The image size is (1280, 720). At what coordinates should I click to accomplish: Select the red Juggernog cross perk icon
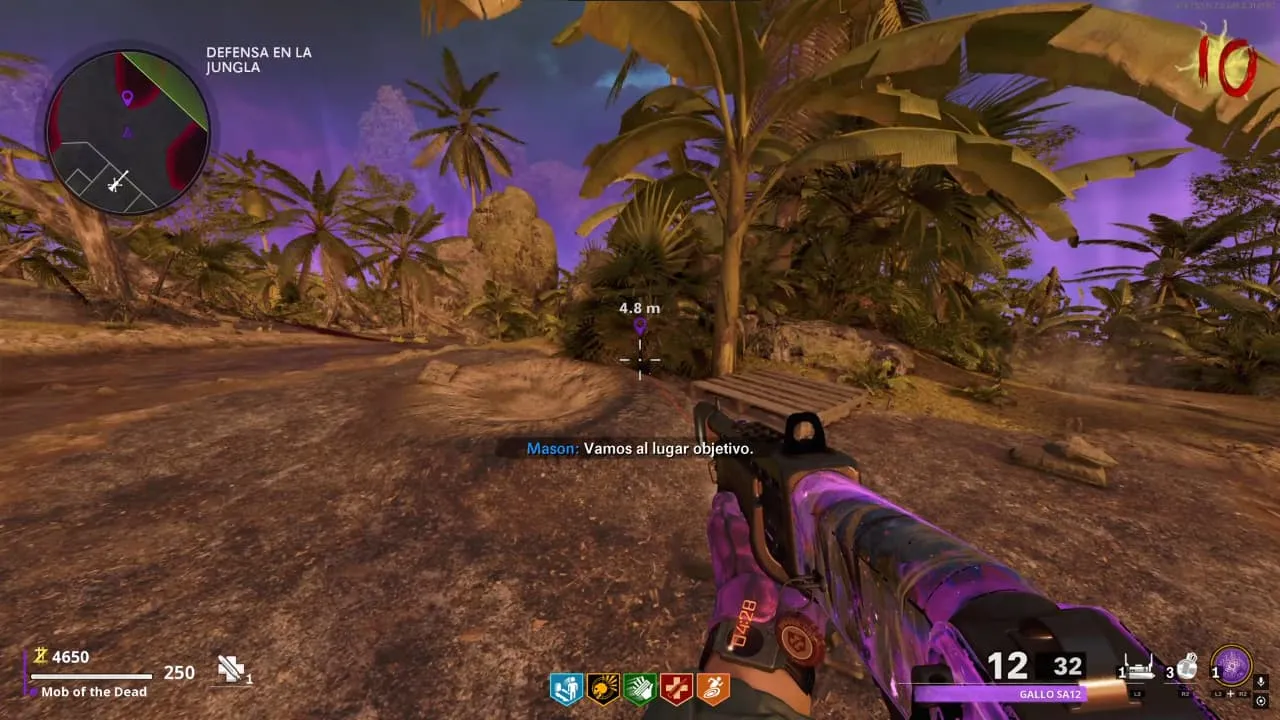(x=677, y=688)
